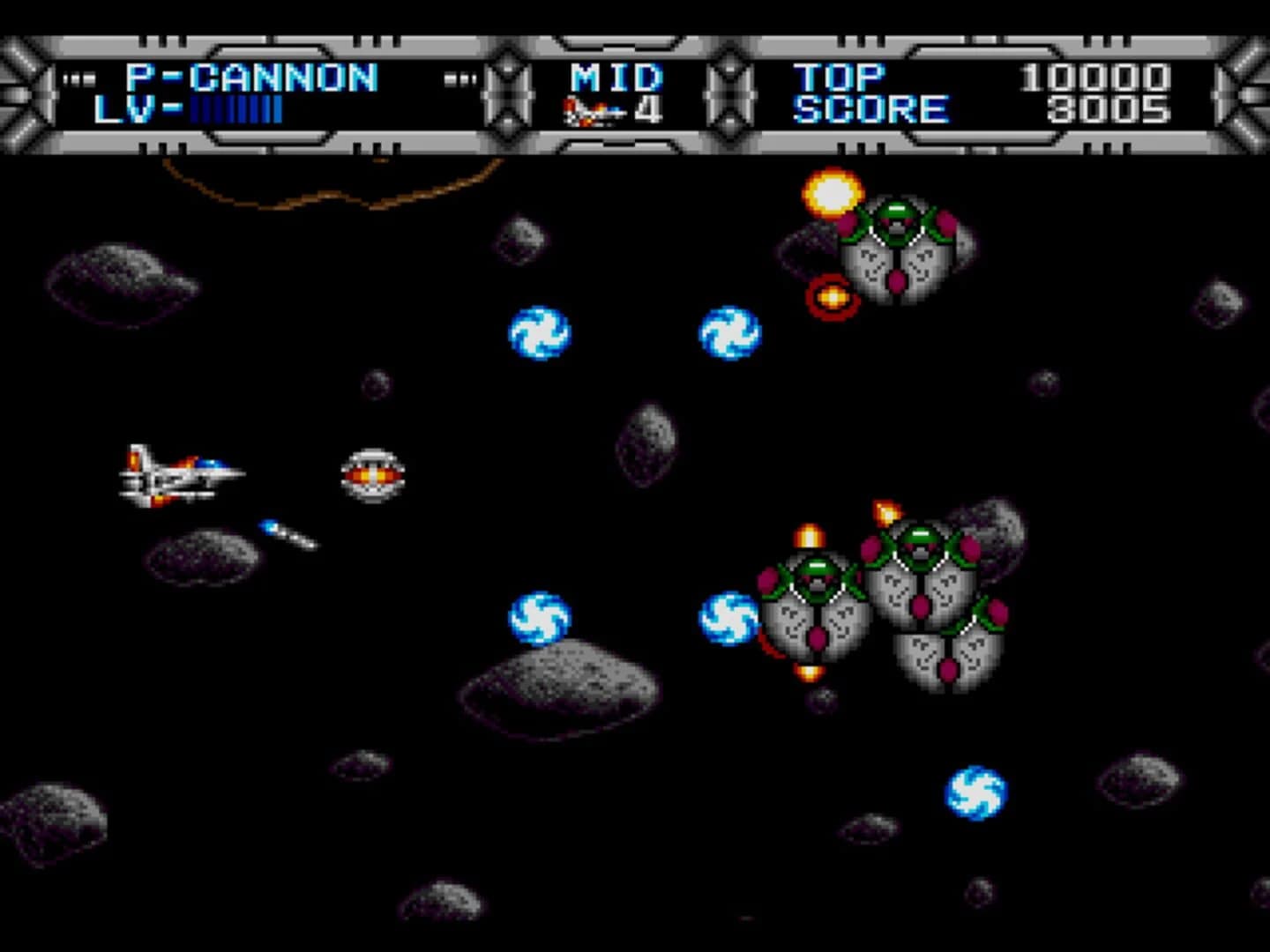1270x952 pixels.
Task: Target the orange fireball explosion at top right
Action: pos(833,196)
